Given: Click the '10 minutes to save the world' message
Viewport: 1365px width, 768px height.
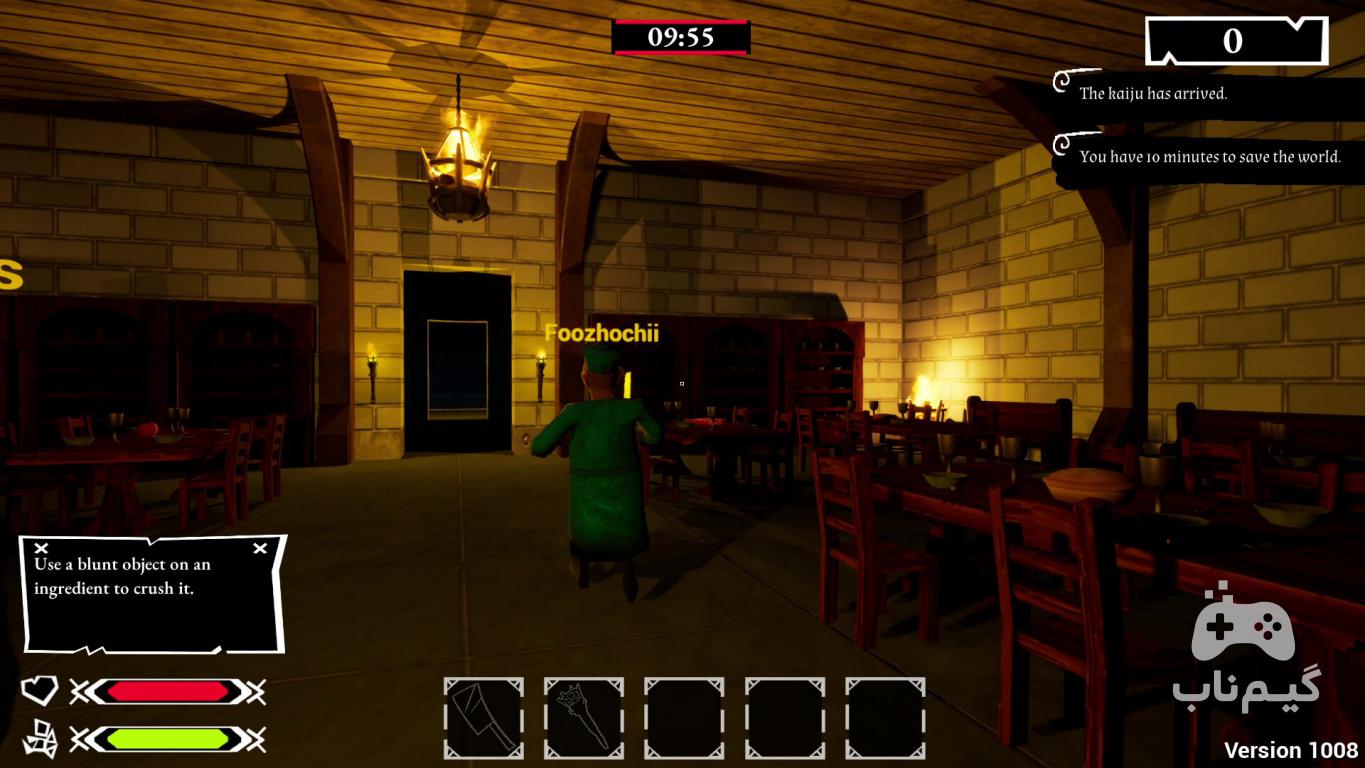Looking at the screenshot, I should click(1209, 157).
